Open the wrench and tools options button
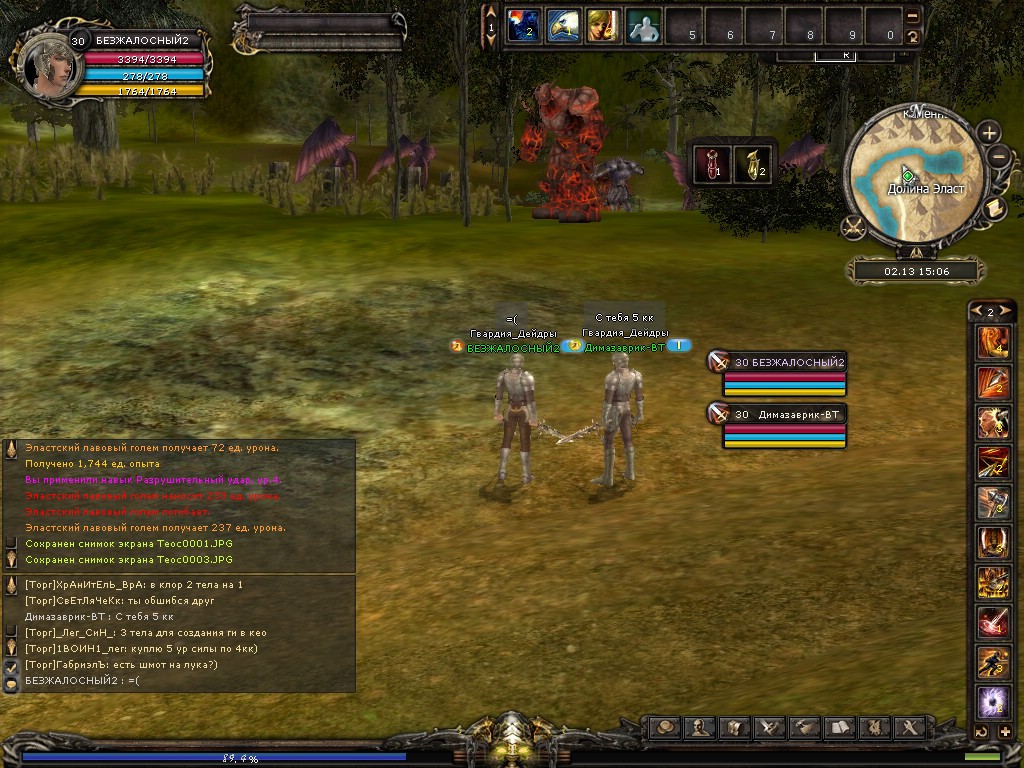This screenshot has height=768, width=1024. click(910, 726)
